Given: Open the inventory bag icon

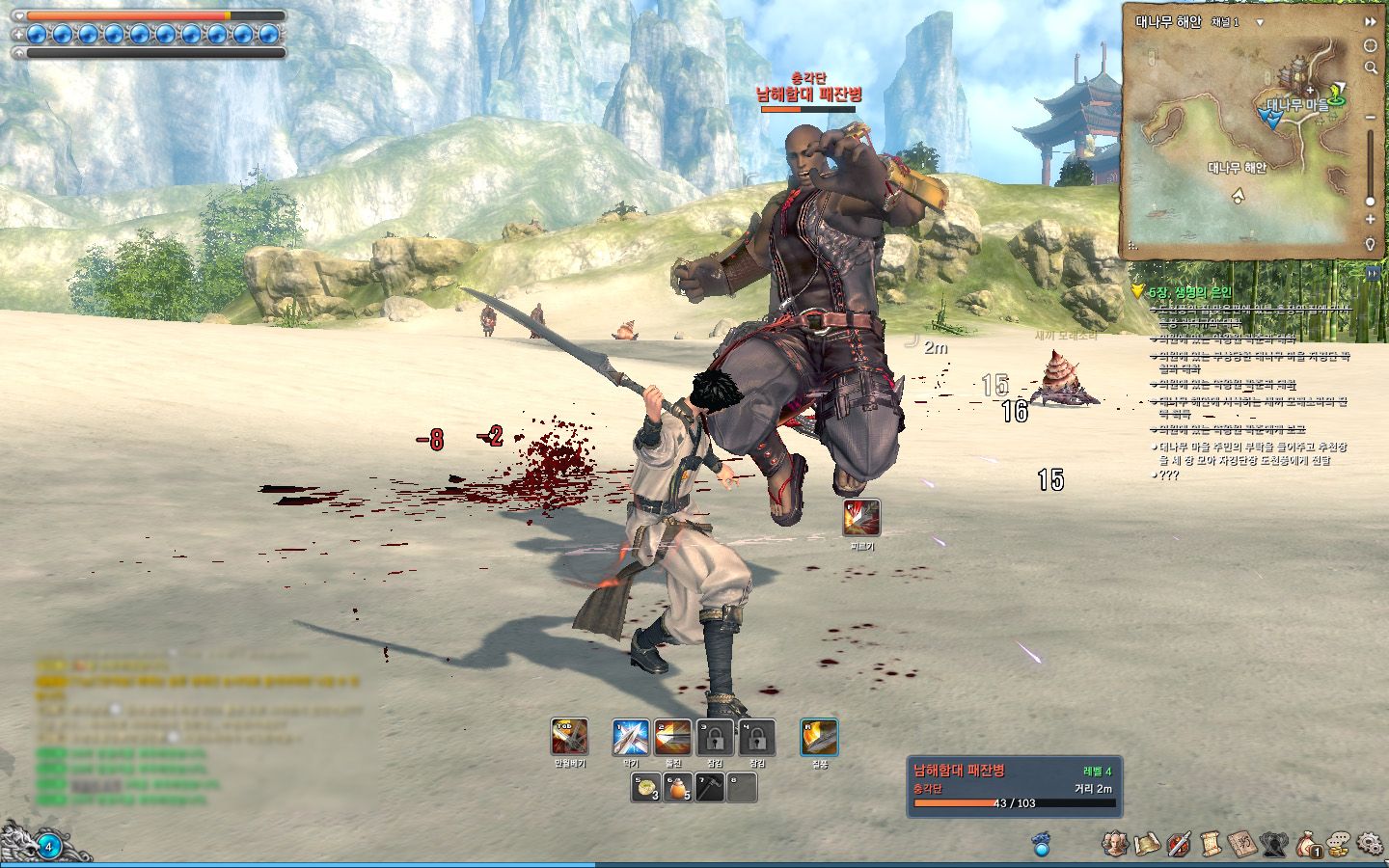Looking at the screenshot, I should (x=1307, y=844).
